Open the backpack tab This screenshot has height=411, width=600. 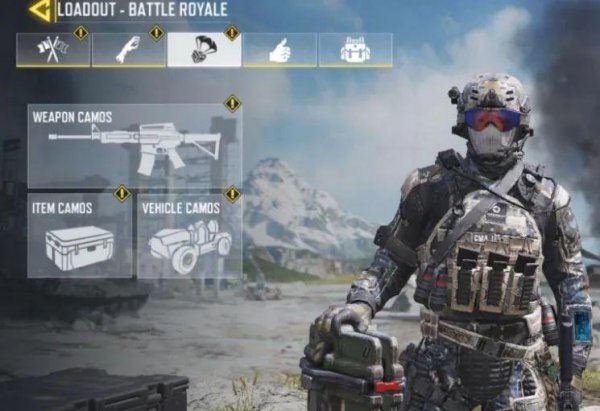click(355, 50)
